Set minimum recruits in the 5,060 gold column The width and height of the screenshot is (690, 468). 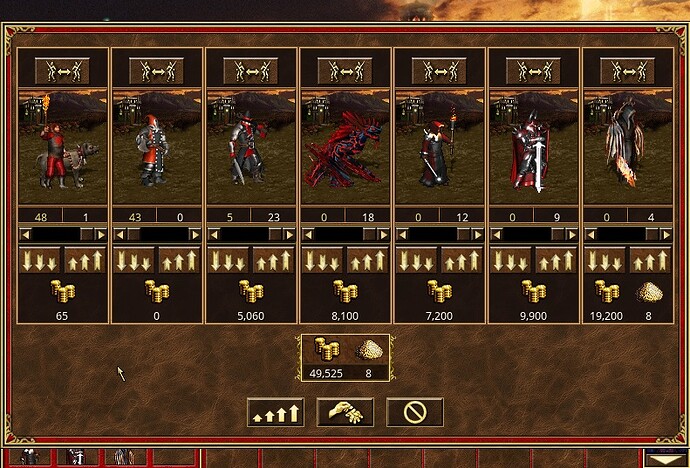click(227, 260)
